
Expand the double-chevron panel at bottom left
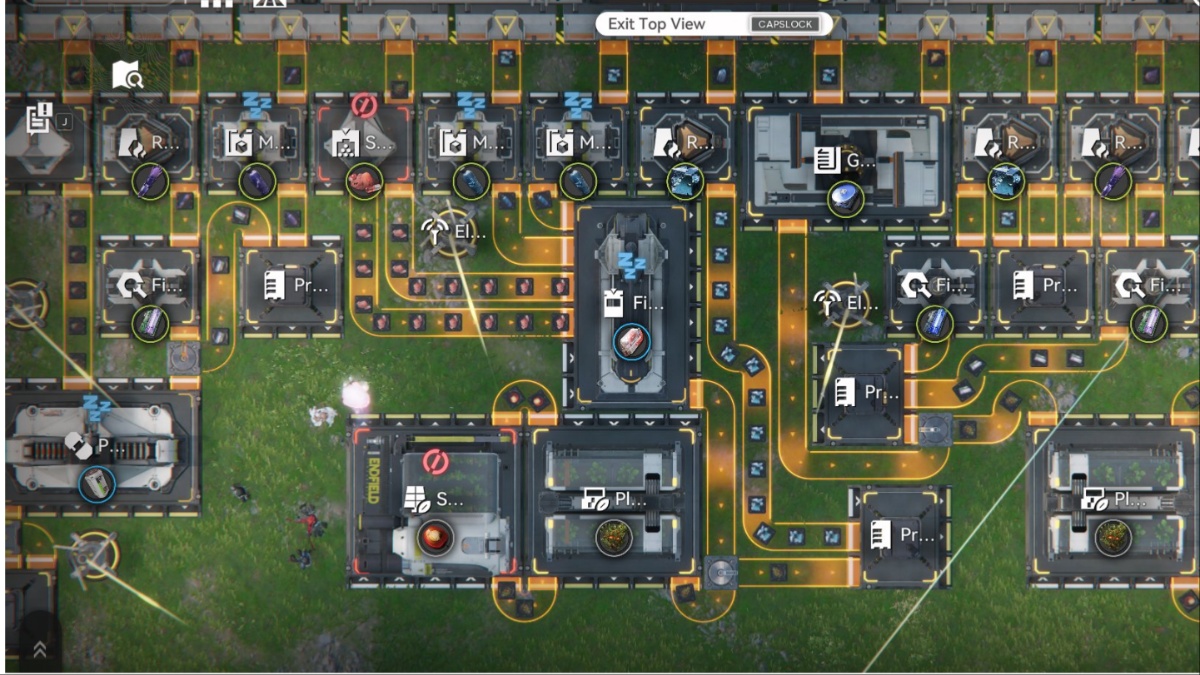(x=40, y=649)
